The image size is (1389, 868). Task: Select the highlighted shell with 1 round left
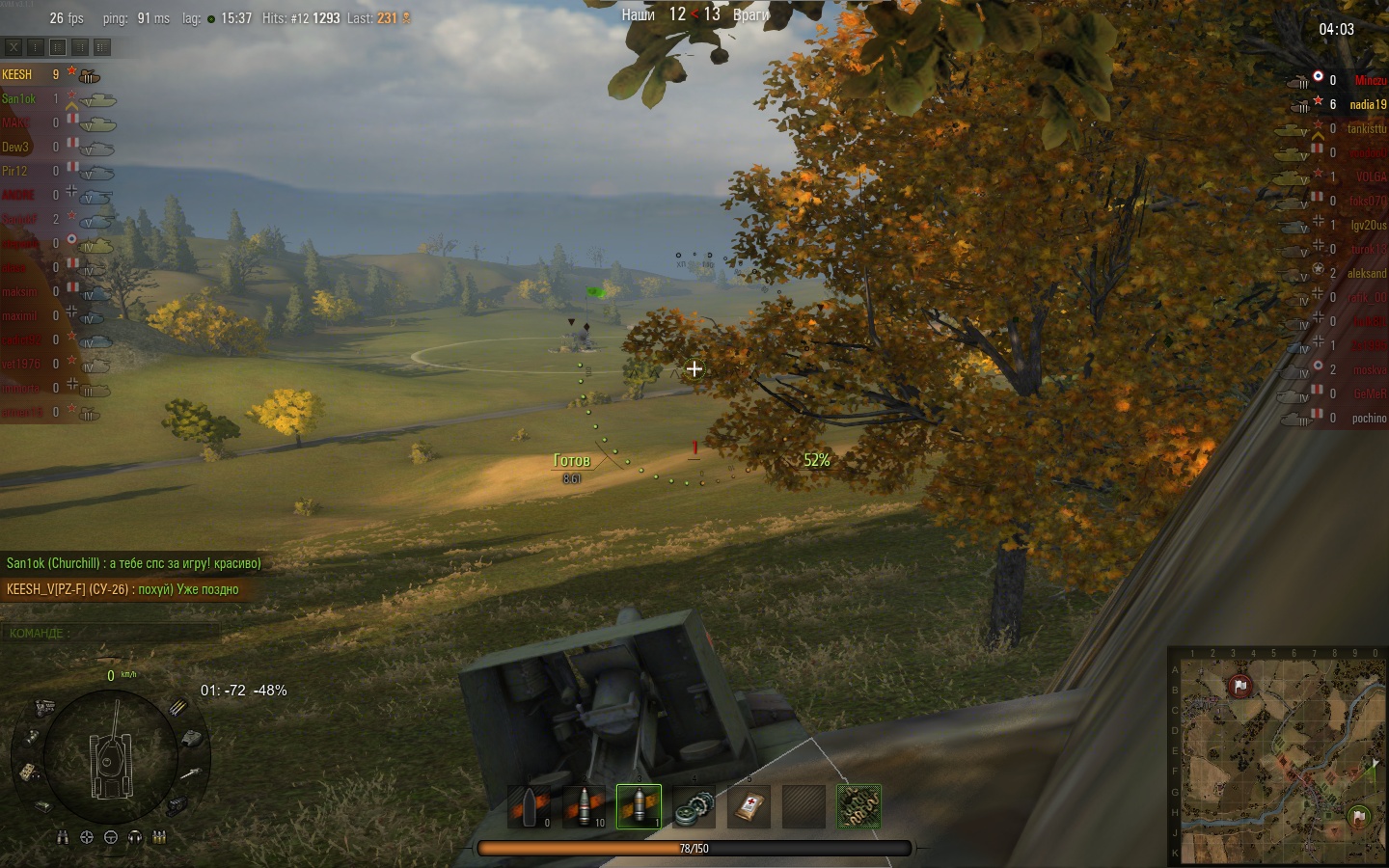[639, 806]
